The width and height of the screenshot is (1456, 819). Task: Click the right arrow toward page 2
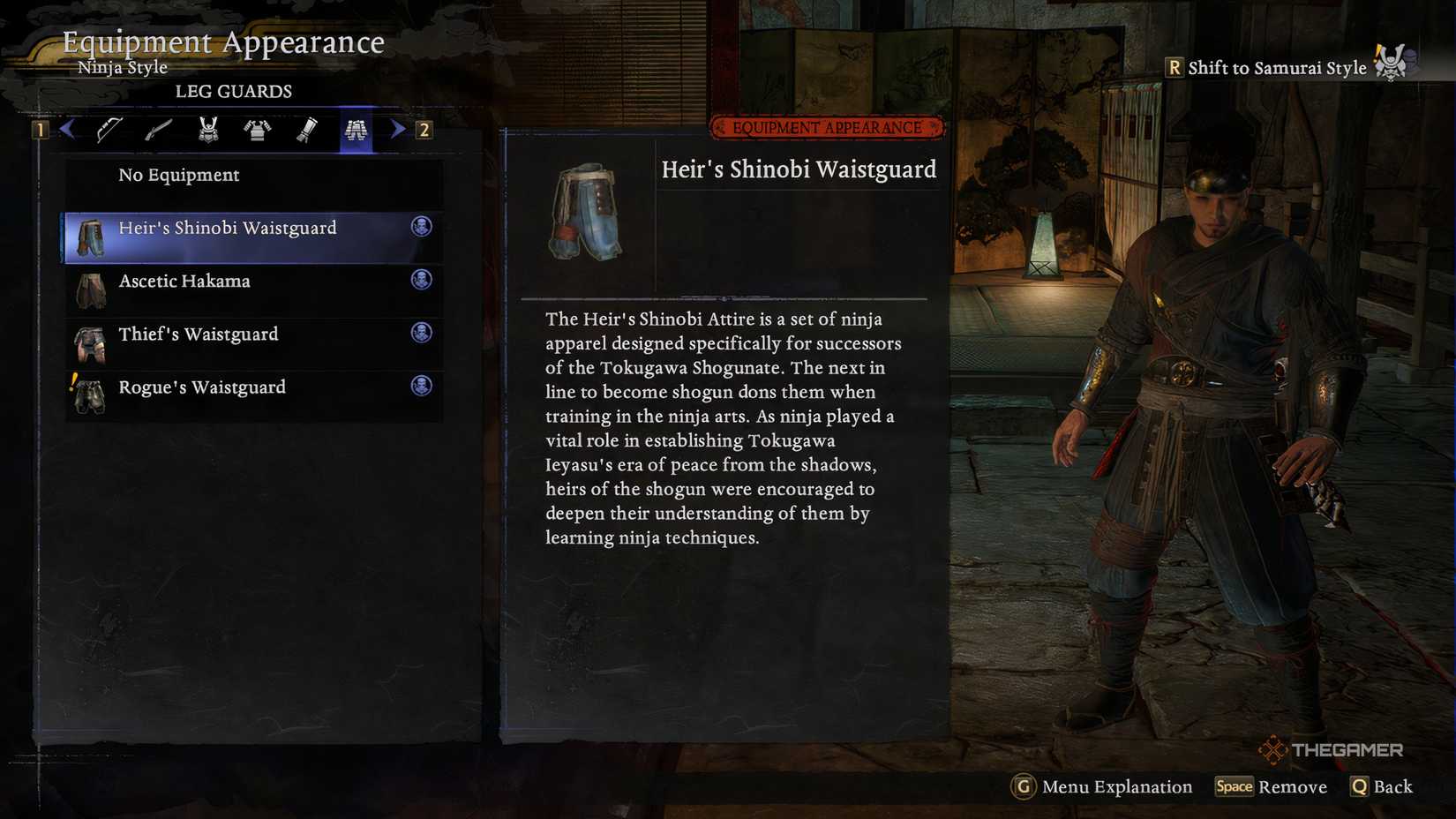[x=399, y=128]
